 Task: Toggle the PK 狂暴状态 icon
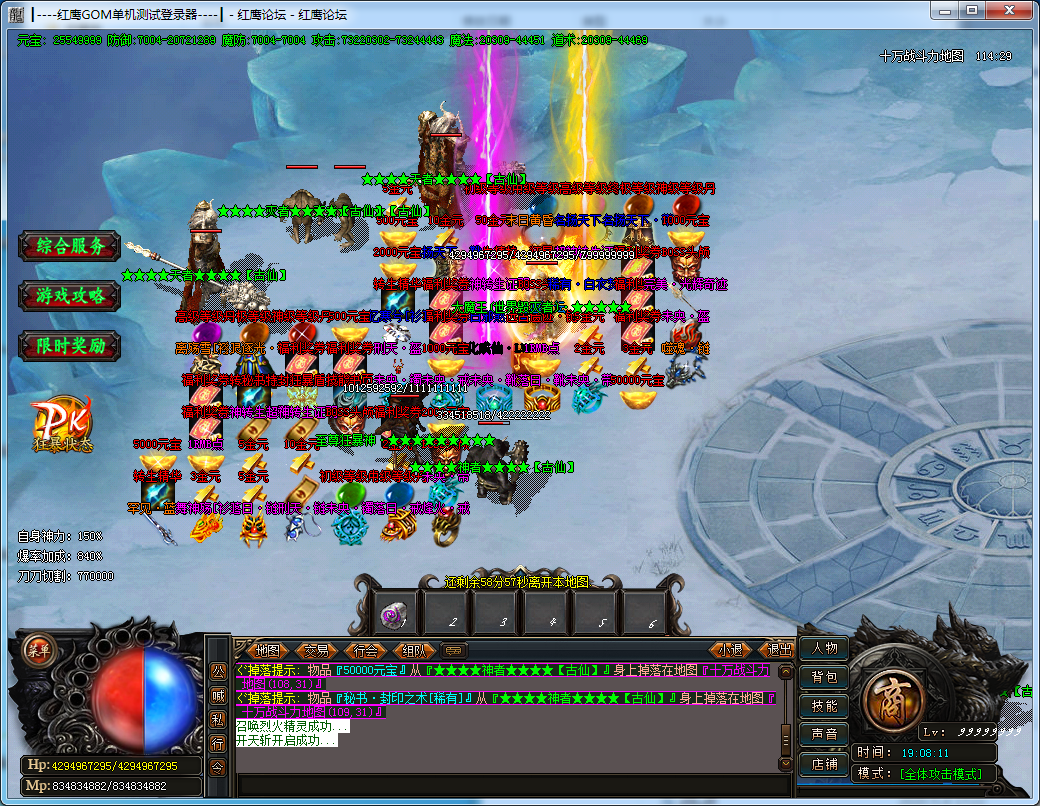click(62, 425)
